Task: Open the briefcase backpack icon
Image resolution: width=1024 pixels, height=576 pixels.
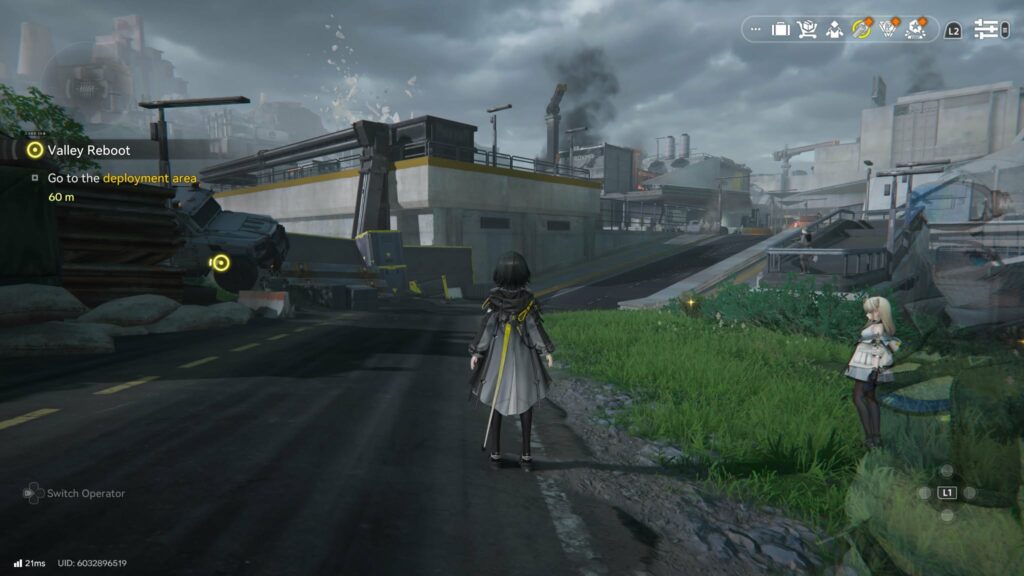Action: click(781, 30)
